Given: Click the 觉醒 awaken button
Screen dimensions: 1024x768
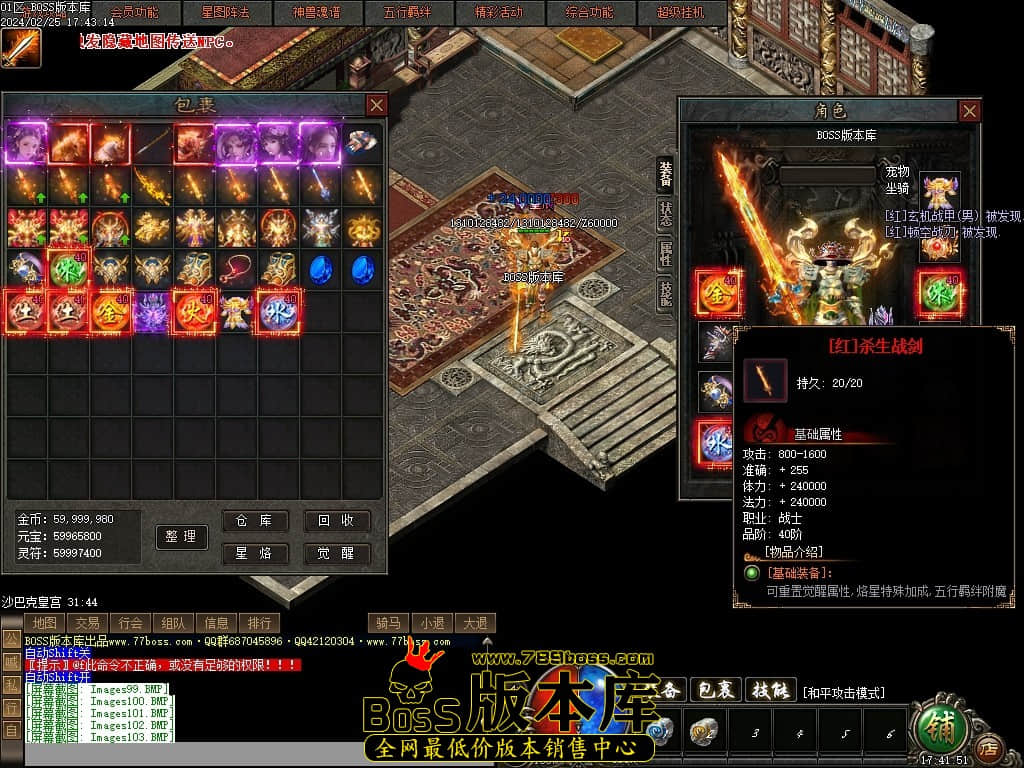Looking at the screenshot, I should click(337, 553).
